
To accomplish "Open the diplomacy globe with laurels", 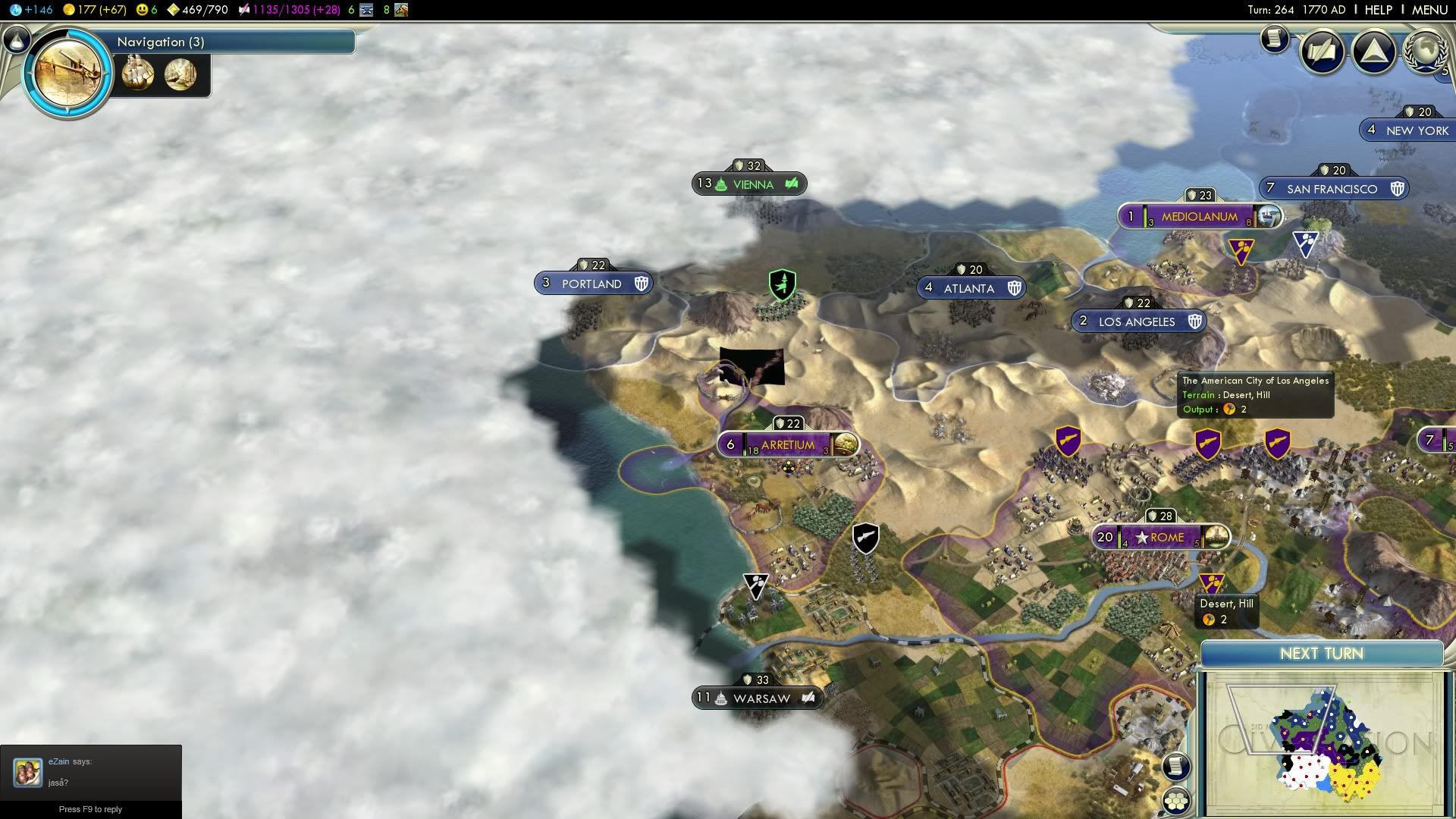I will pos(1425,52).
